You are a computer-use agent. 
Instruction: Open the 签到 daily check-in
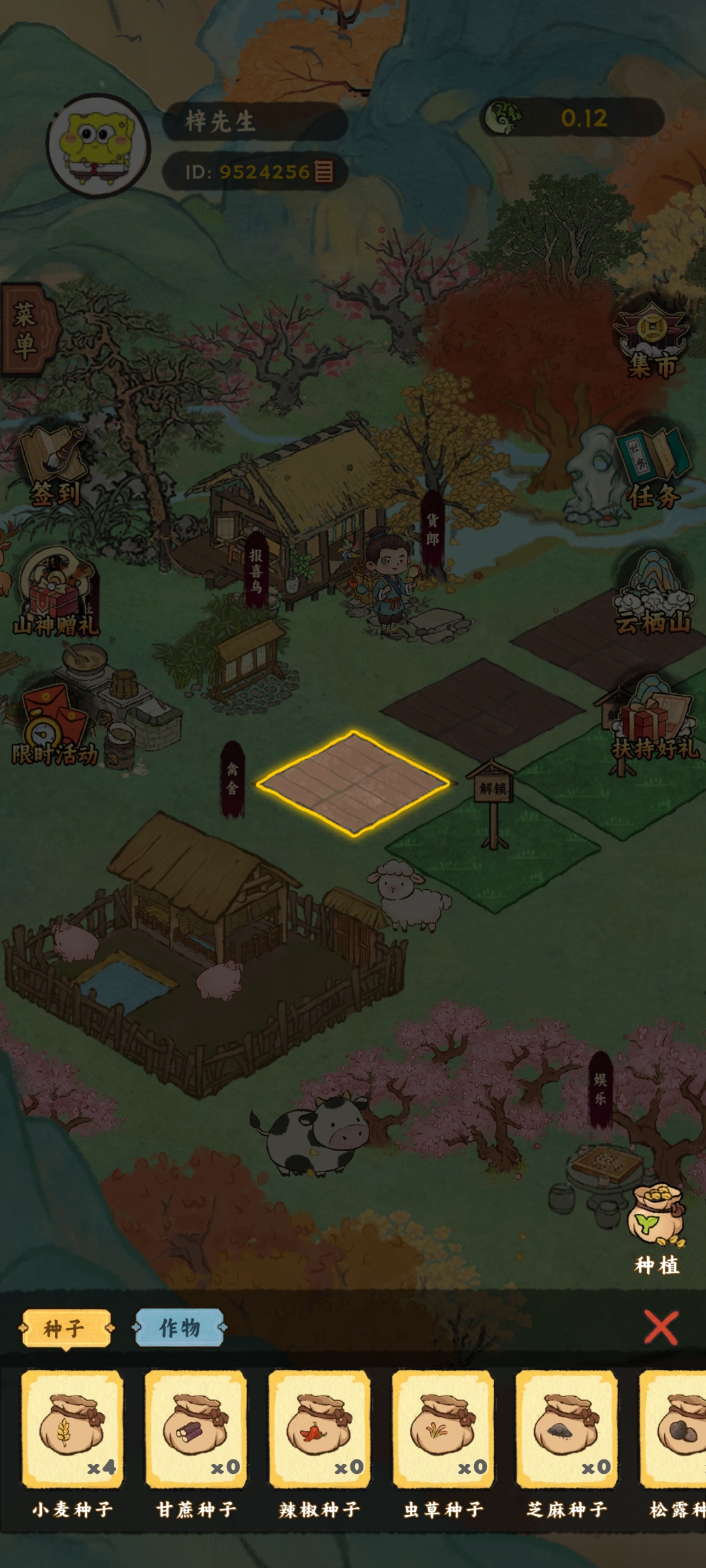(55, 467)
